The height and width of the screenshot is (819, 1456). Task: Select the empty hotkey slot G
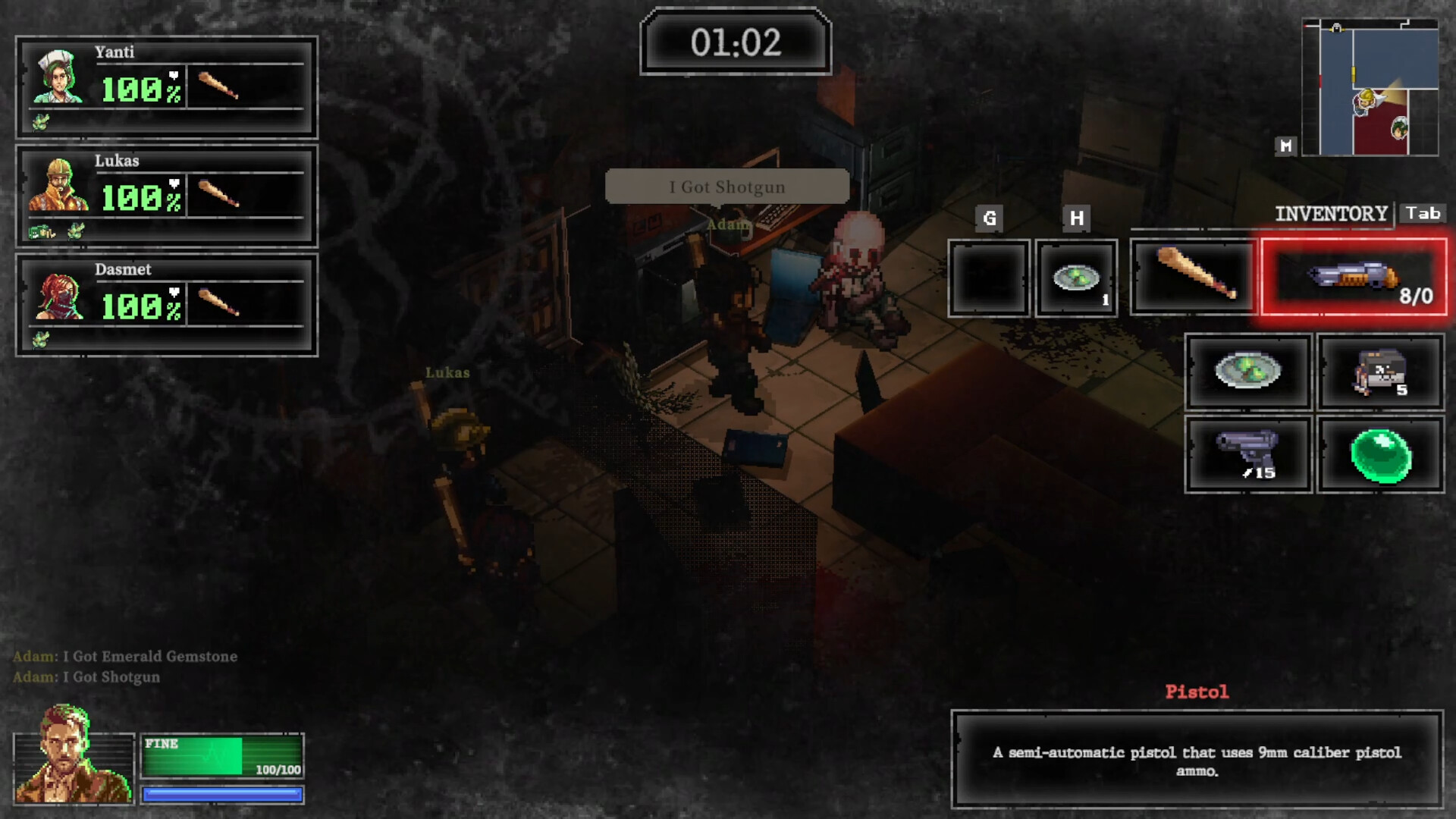[x=988, y=278]
